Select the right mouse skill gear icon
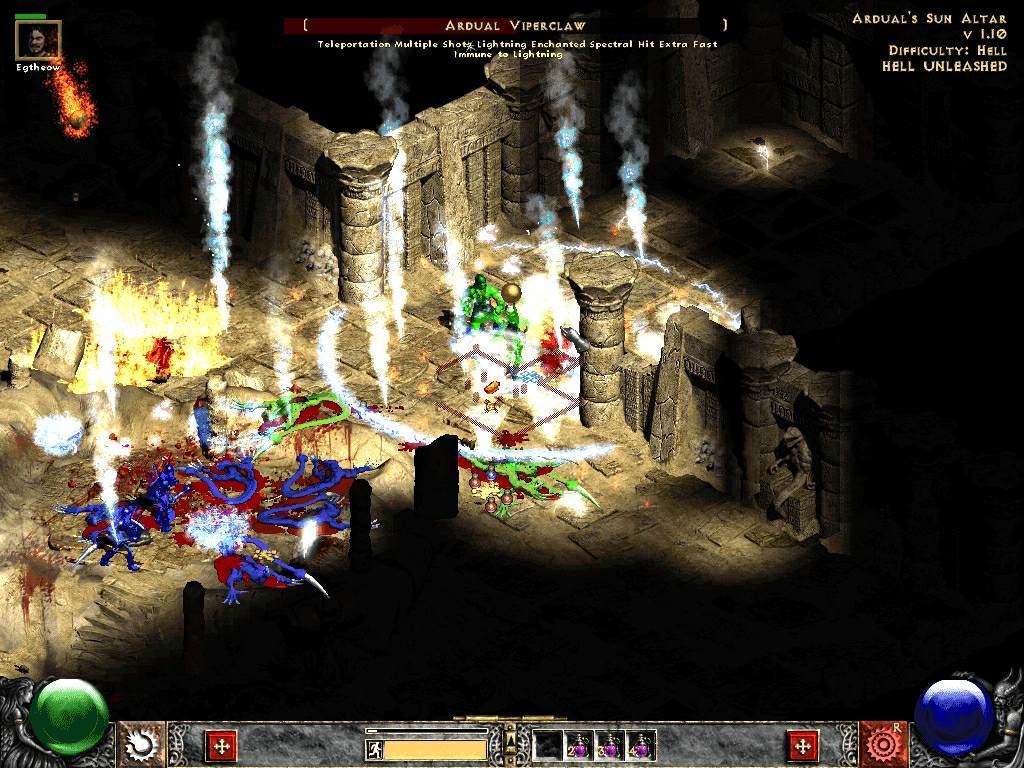The width and height of the screenshot is (1024, 768). (883, 743)
